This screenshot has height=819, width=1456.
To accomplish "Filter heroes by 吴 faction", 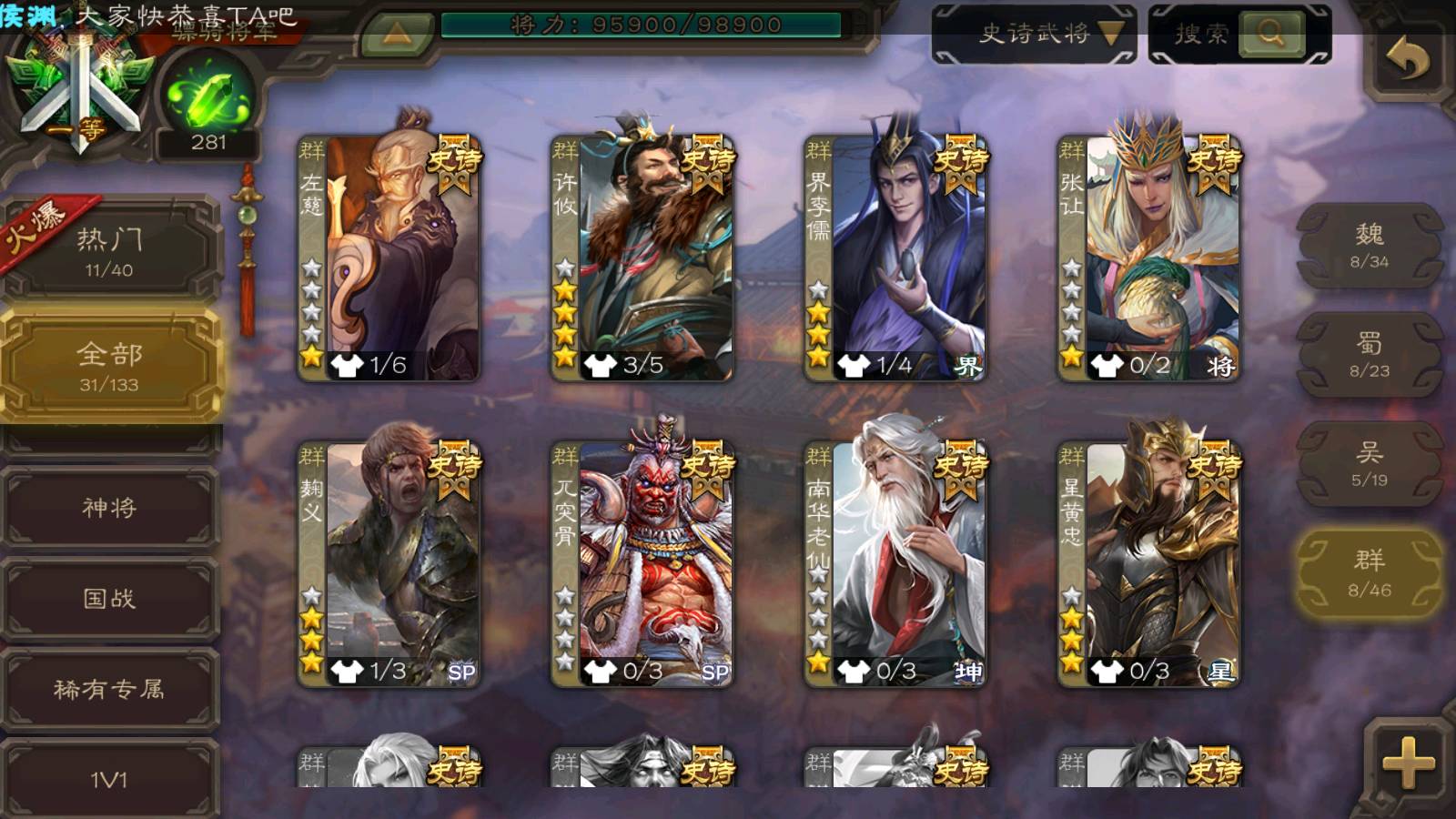I will [x=1370, y=464].
